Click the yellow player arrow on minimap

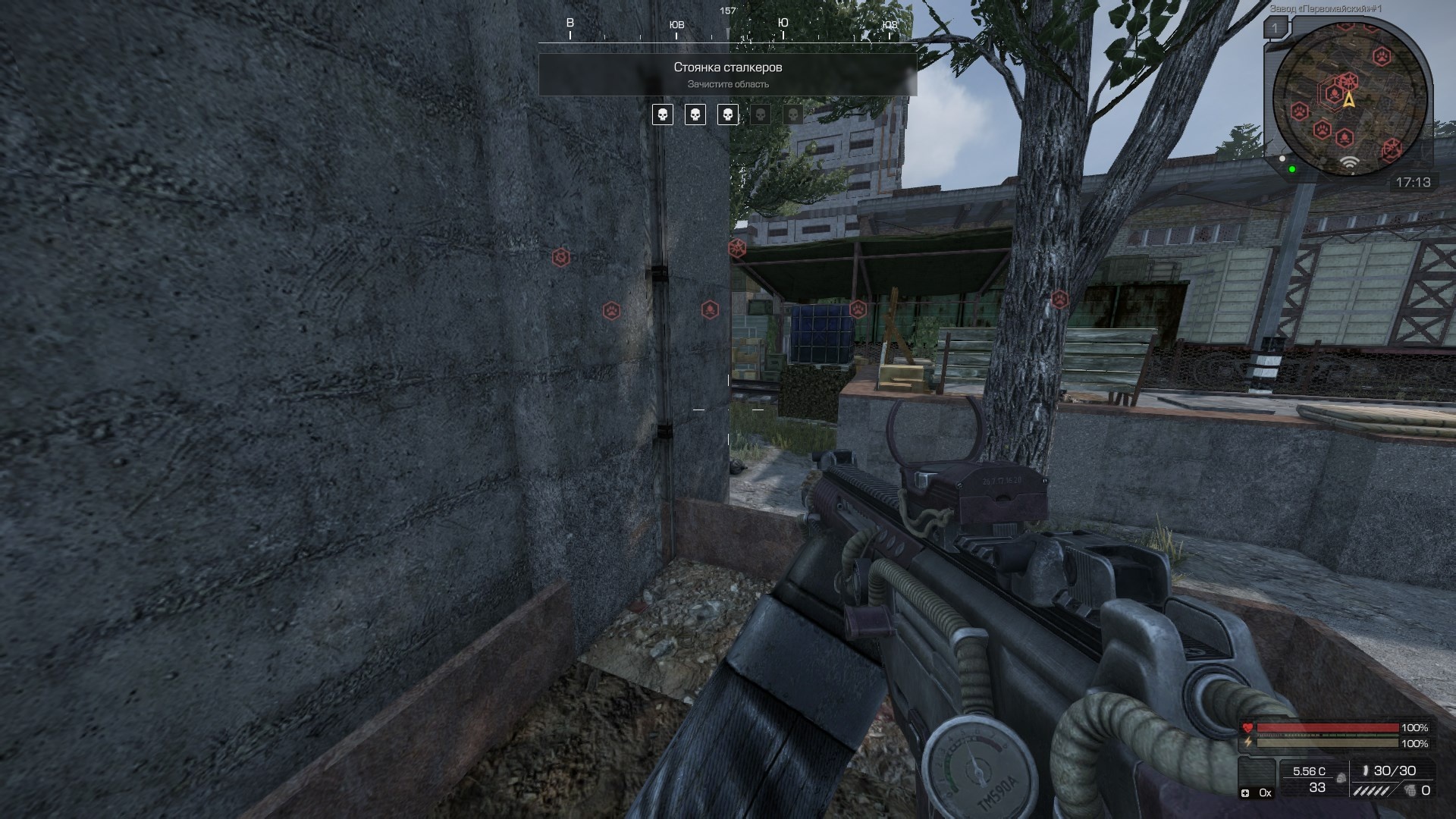click(1349, 99)
